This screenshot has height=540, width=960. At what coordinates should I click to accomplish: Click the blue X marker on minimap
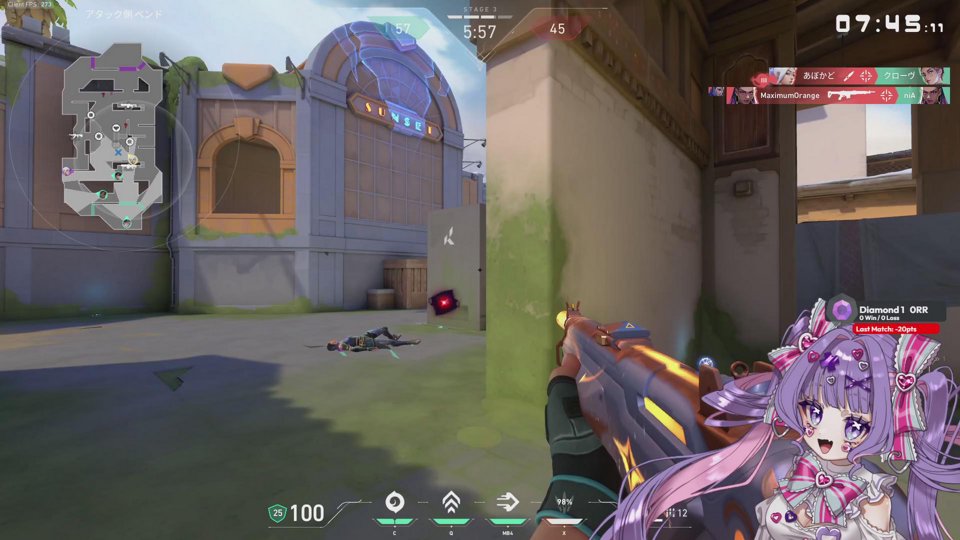(x=118, y=152)
